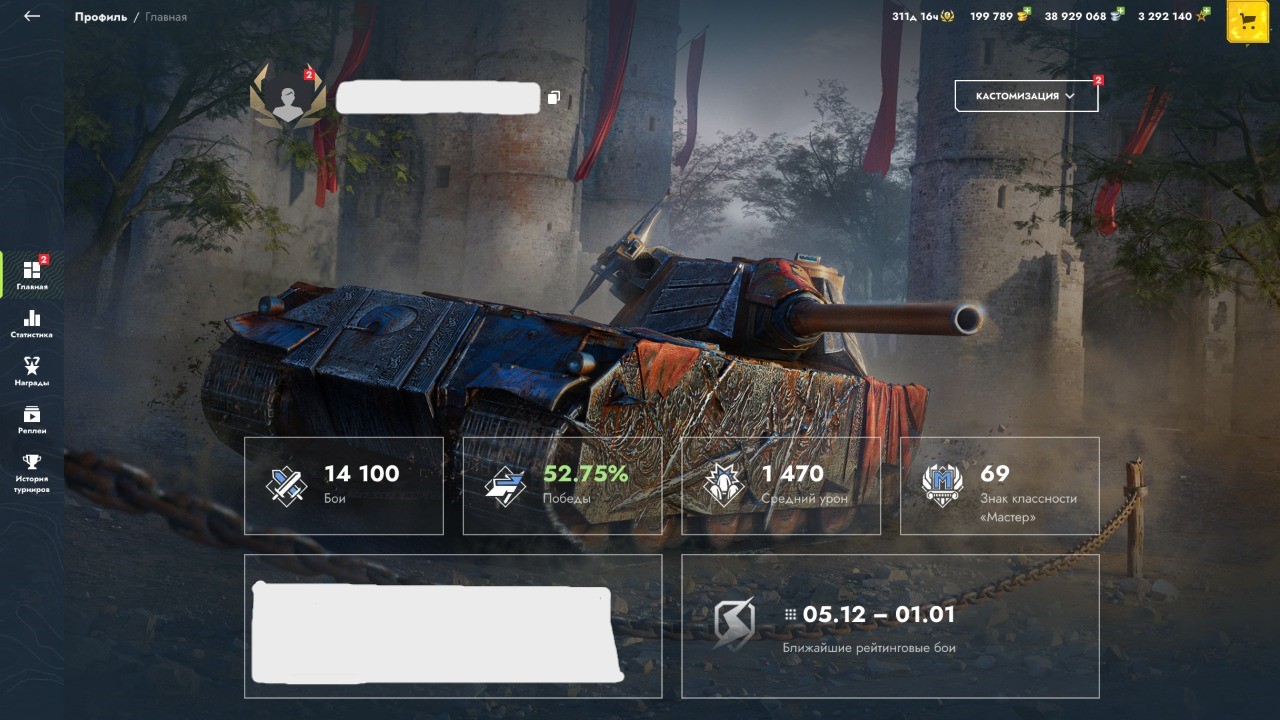
Task: Open the Главная sidebar tab
Action: (x=32, y=275)
